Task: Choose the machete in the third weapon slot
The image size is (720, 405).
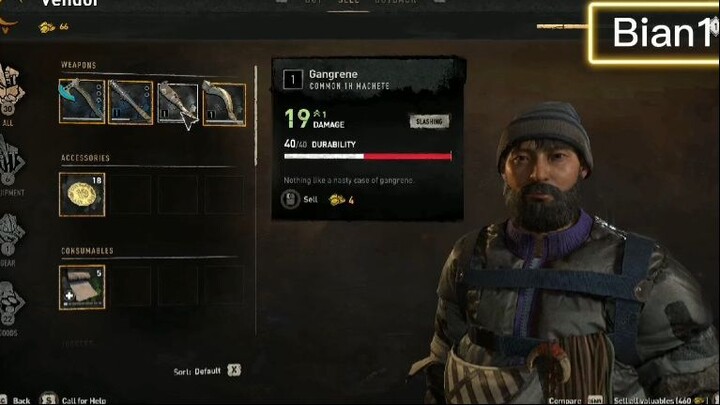Action: click(178, 102)
